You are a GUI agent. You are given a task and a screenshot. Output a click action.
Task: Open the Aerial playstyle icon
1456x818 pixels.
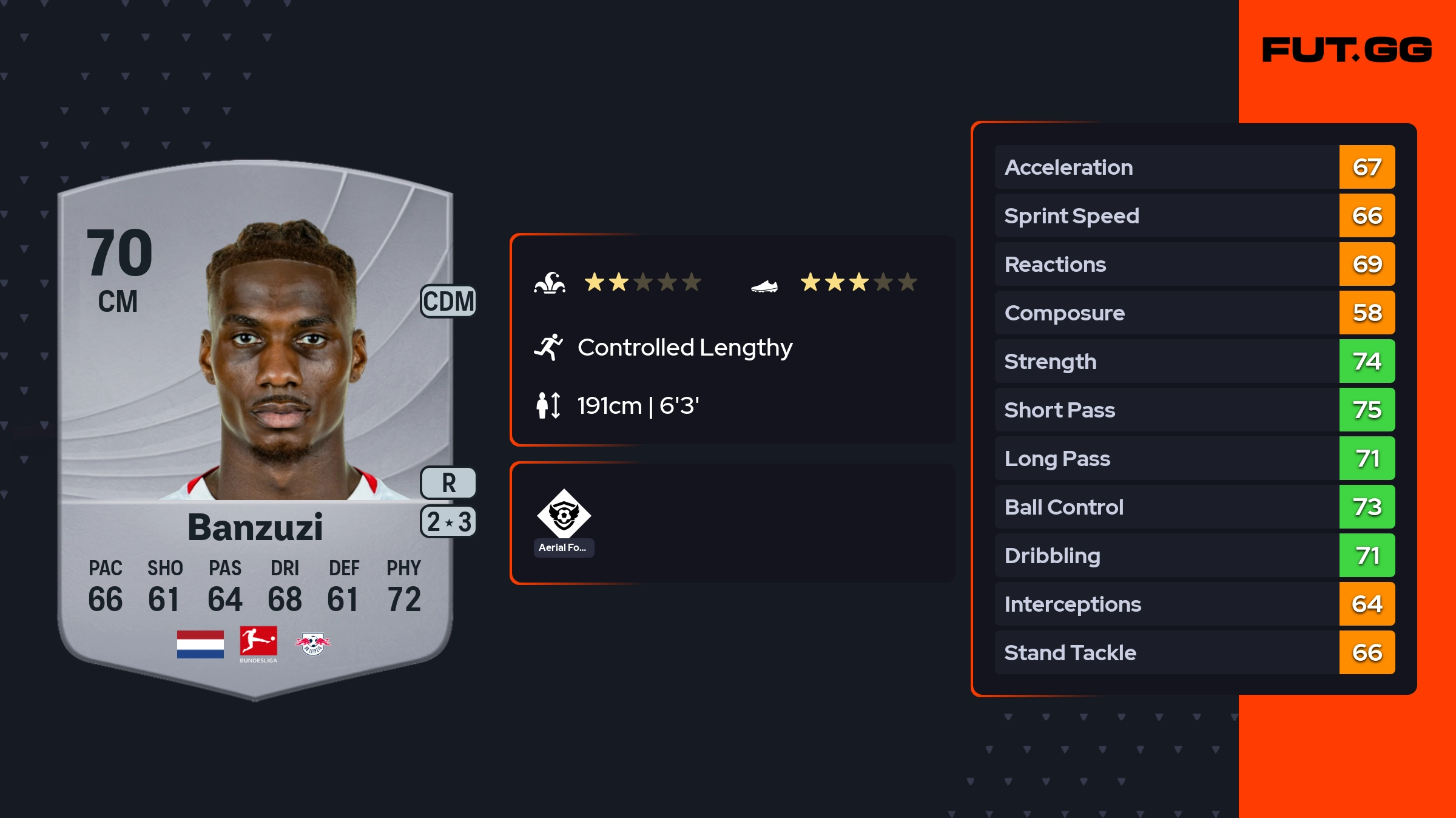tap(564, 514)
